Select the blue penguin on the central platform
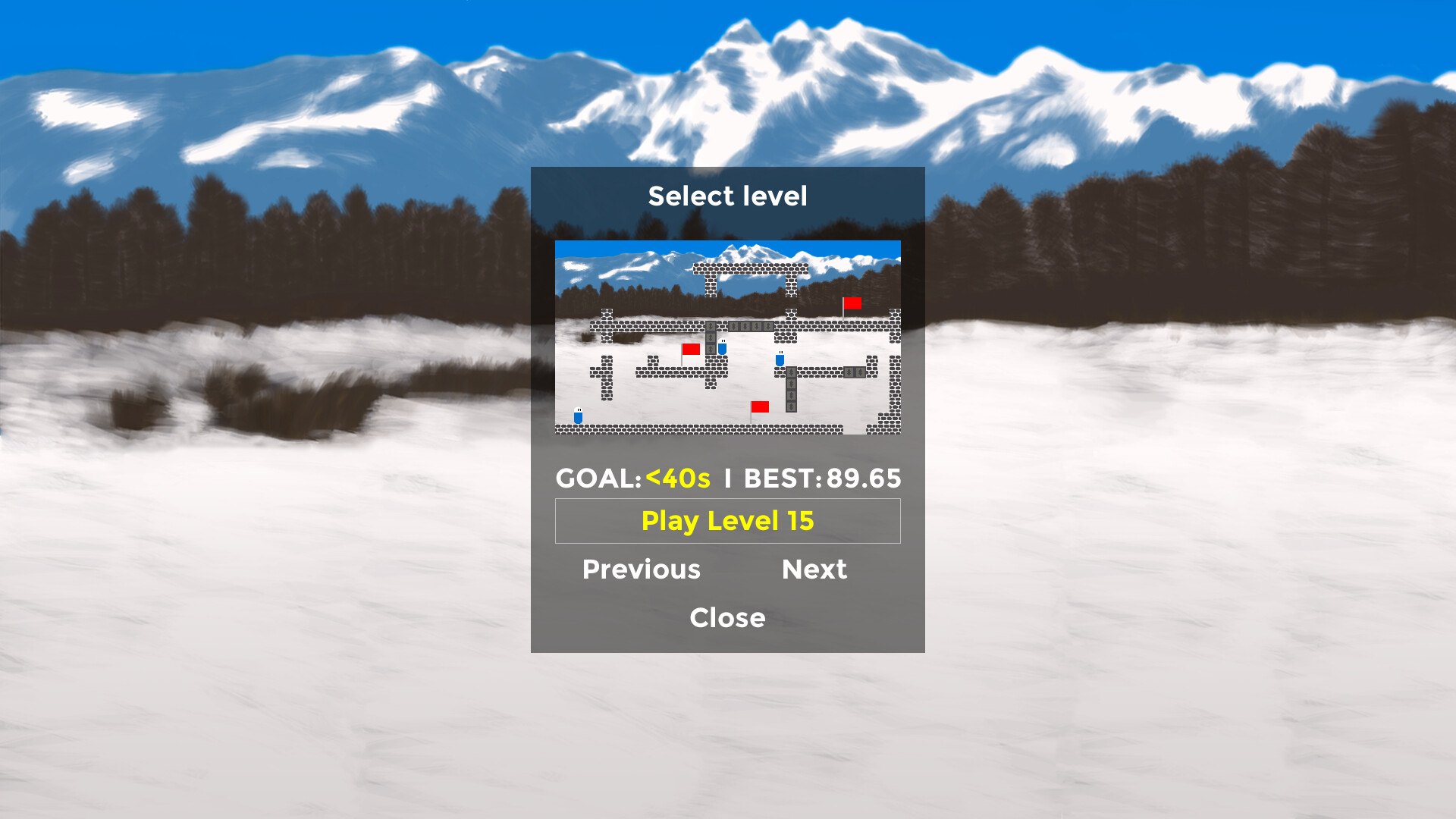 721,347
